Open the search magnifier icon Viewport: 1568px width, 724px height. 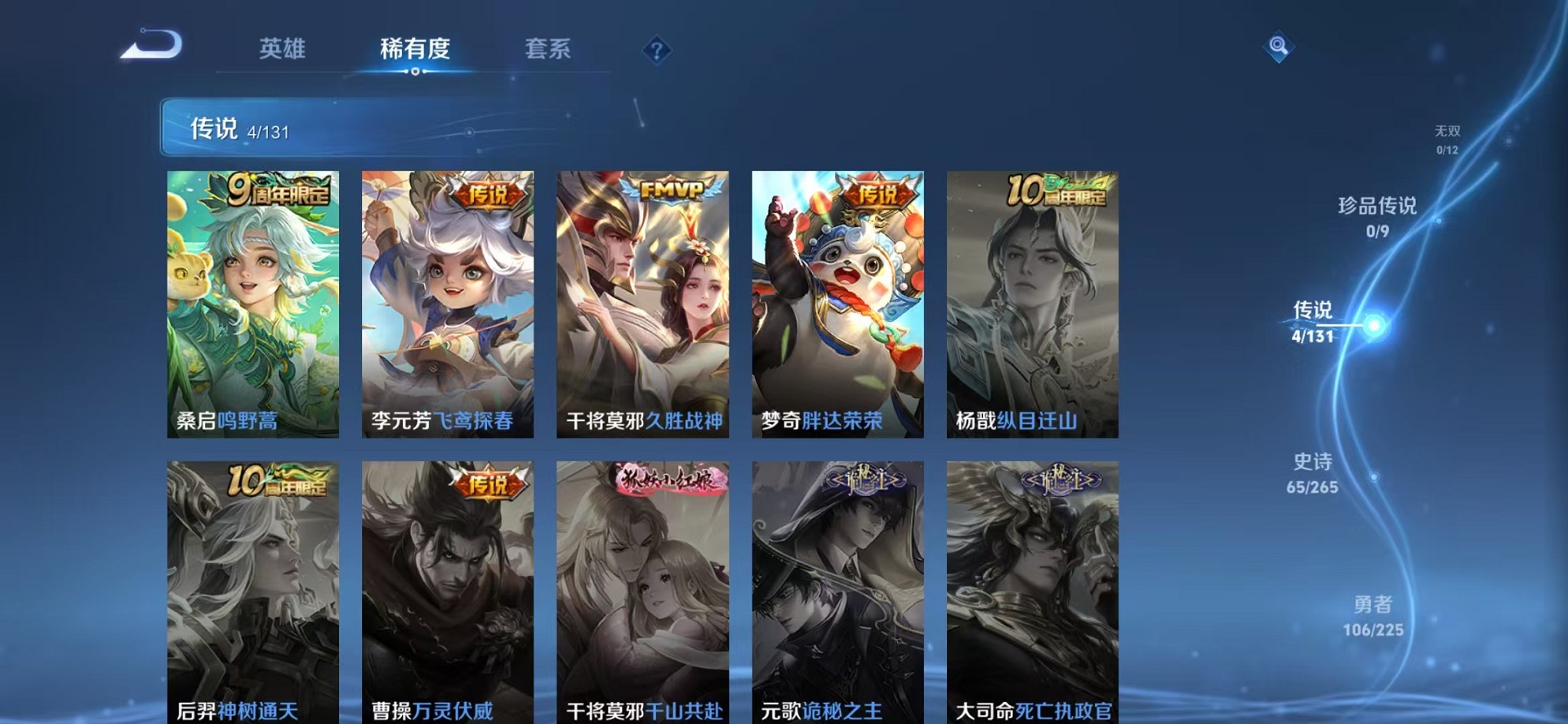1279,47
